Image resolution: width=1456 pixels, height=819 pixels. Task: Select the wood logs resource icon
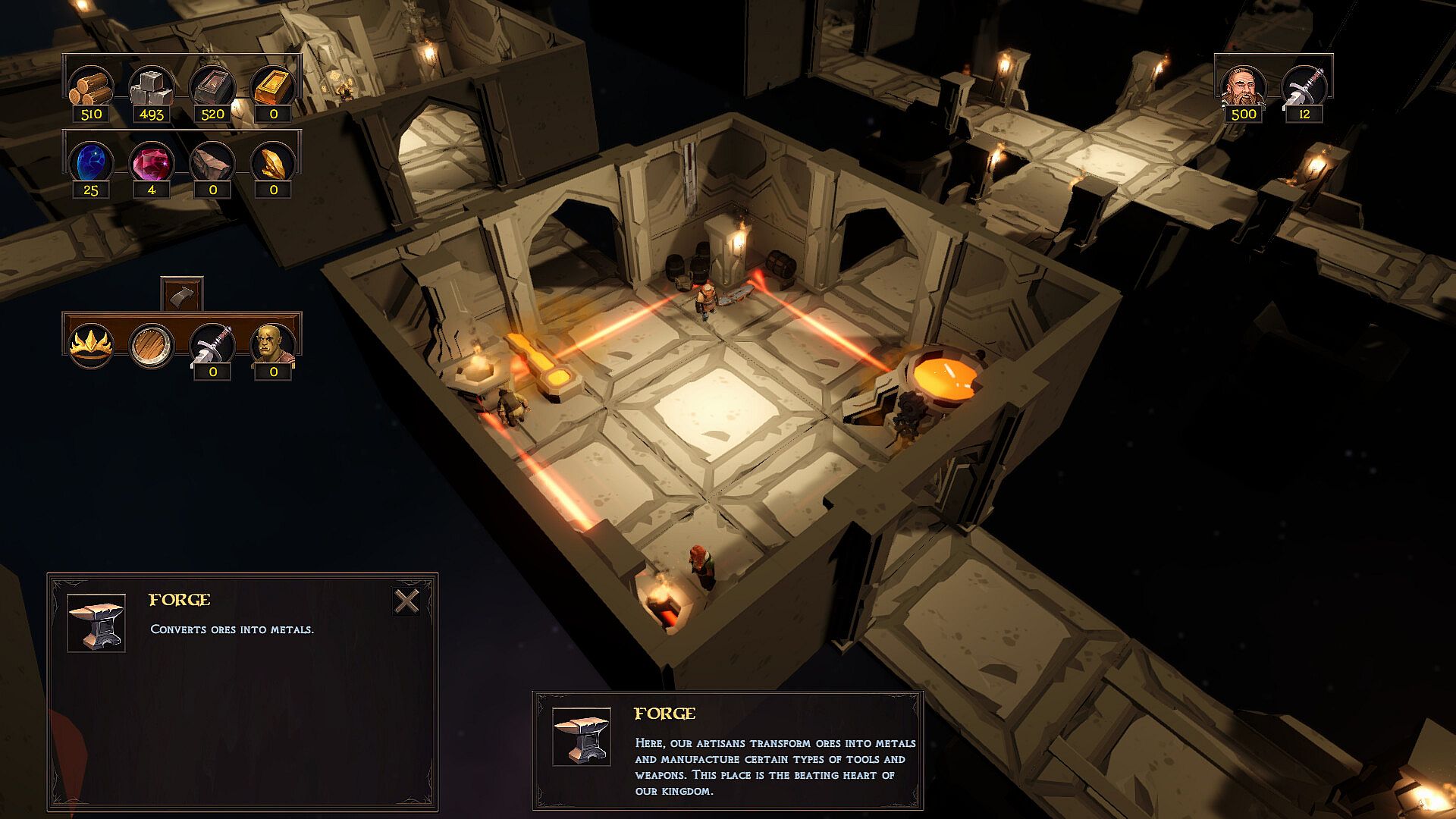coord(91,86)
